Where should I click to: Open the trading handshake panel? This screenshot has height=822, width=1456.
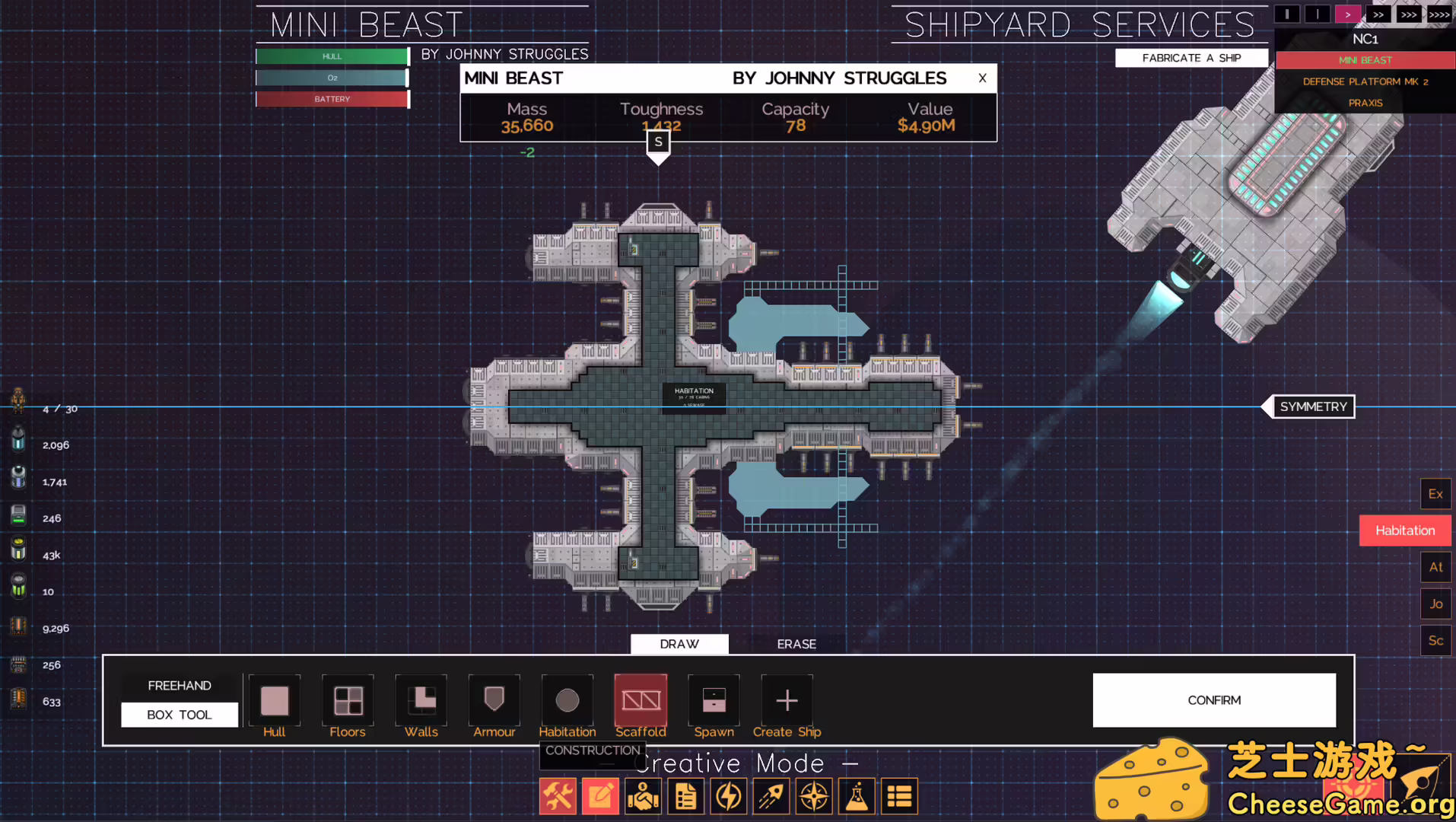coord(643,795)
